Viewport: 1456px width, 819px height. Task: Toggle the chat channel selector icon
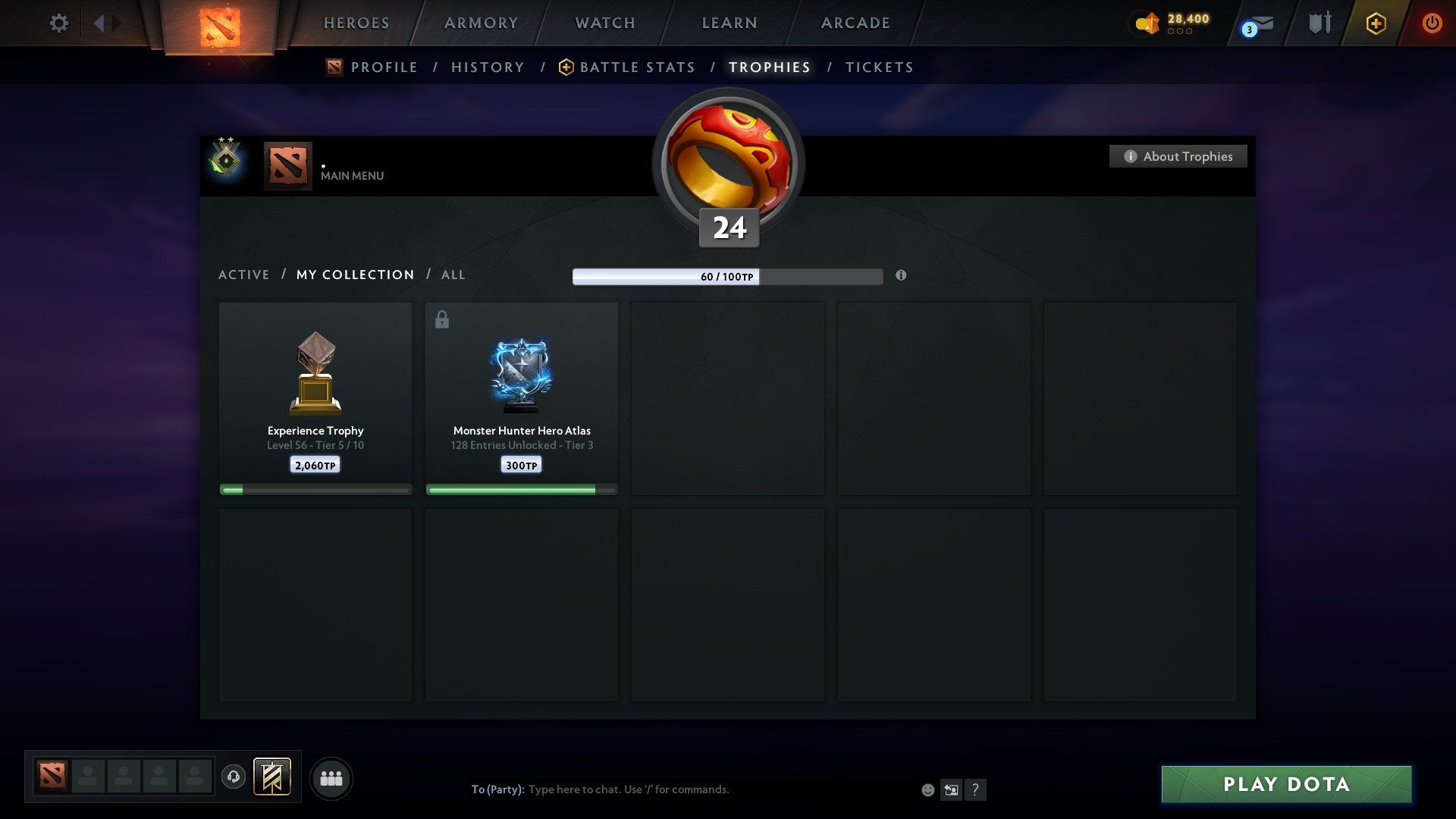tap(951, 789)
